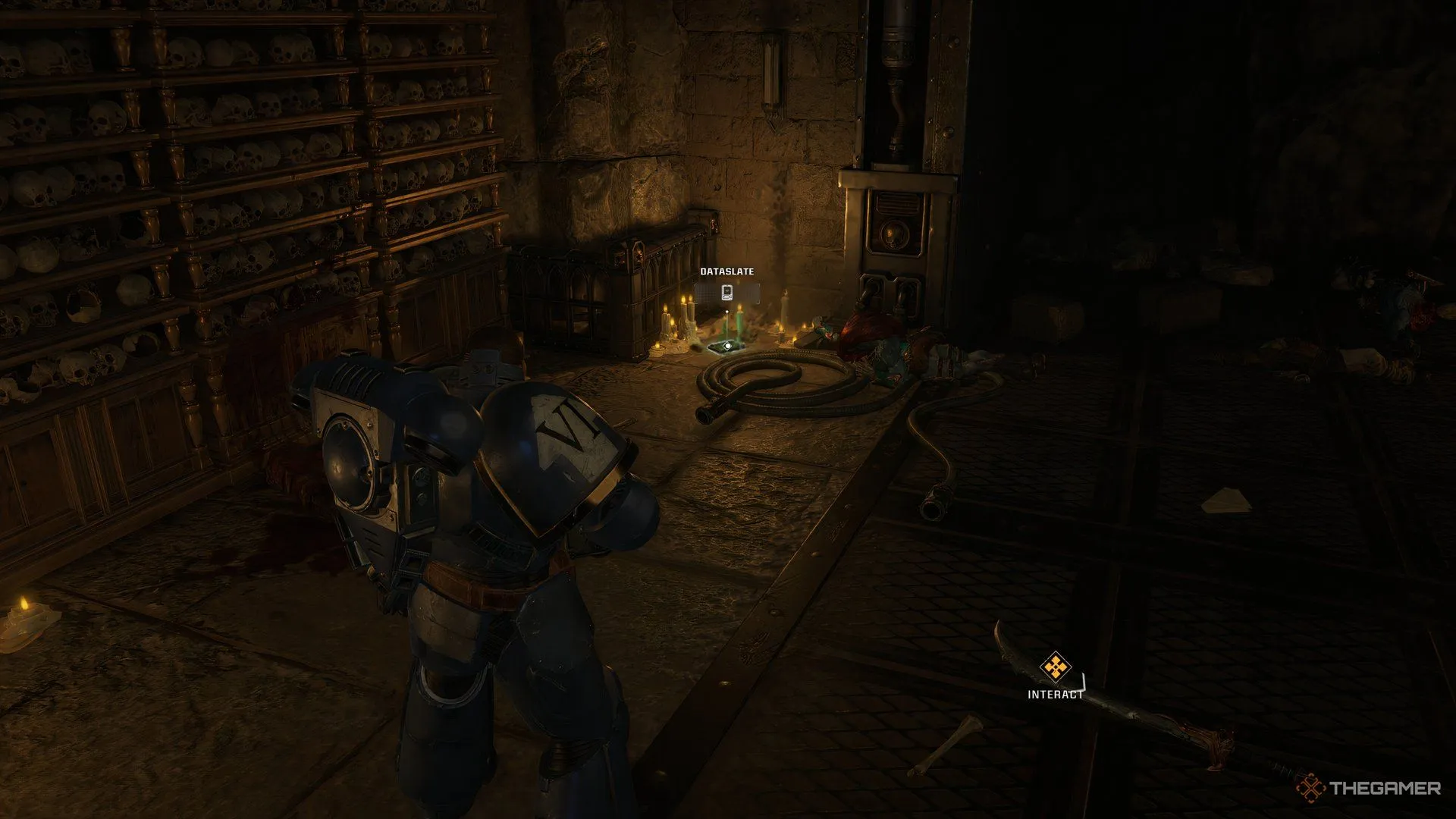Select the Dataslate marker icon
The image size is (1456, 819).
pos(726,293)
